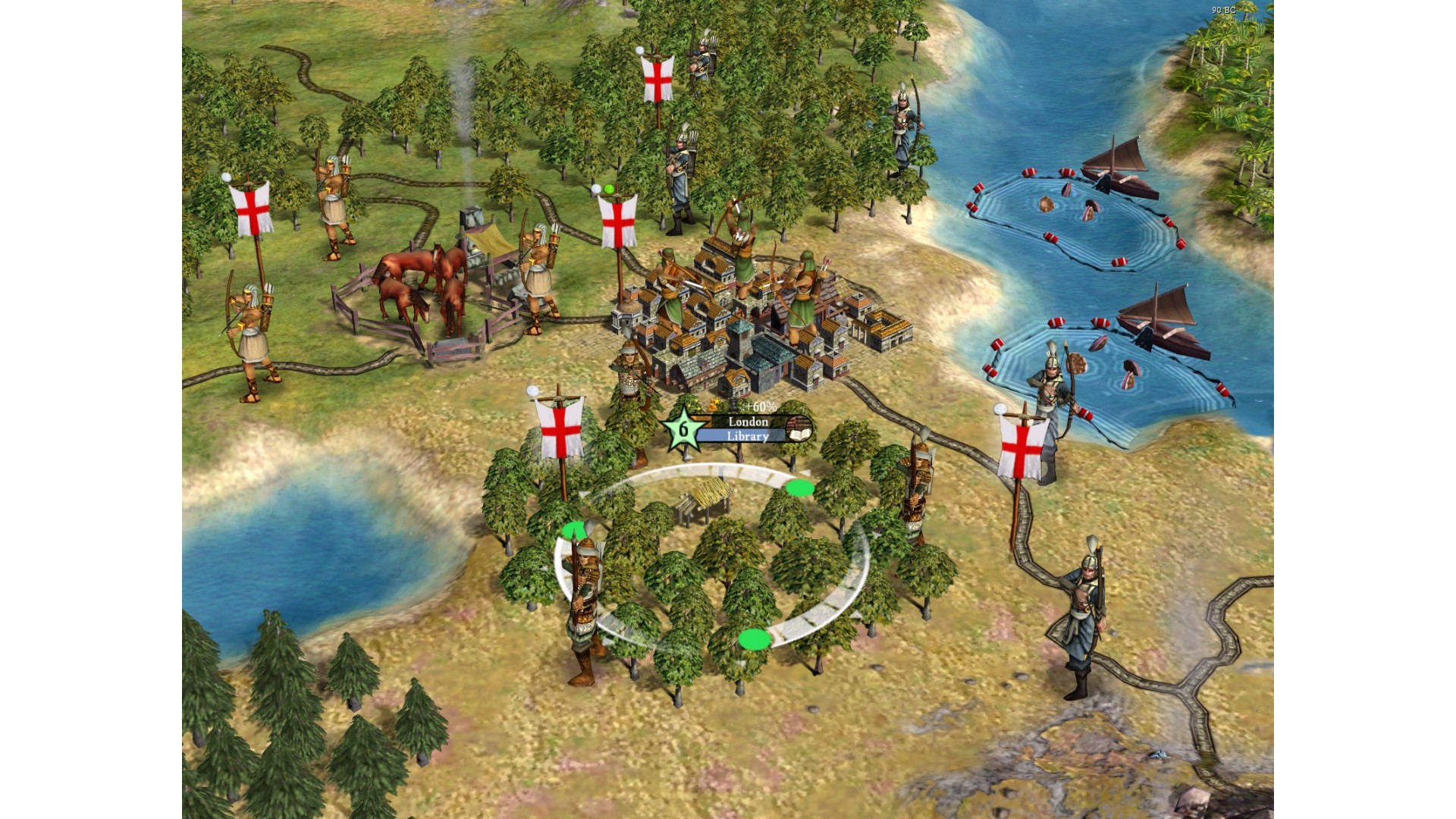Open the London city name banner
Image resolution: width=1456 pixels, height=819 pixels.
[748, 422]
